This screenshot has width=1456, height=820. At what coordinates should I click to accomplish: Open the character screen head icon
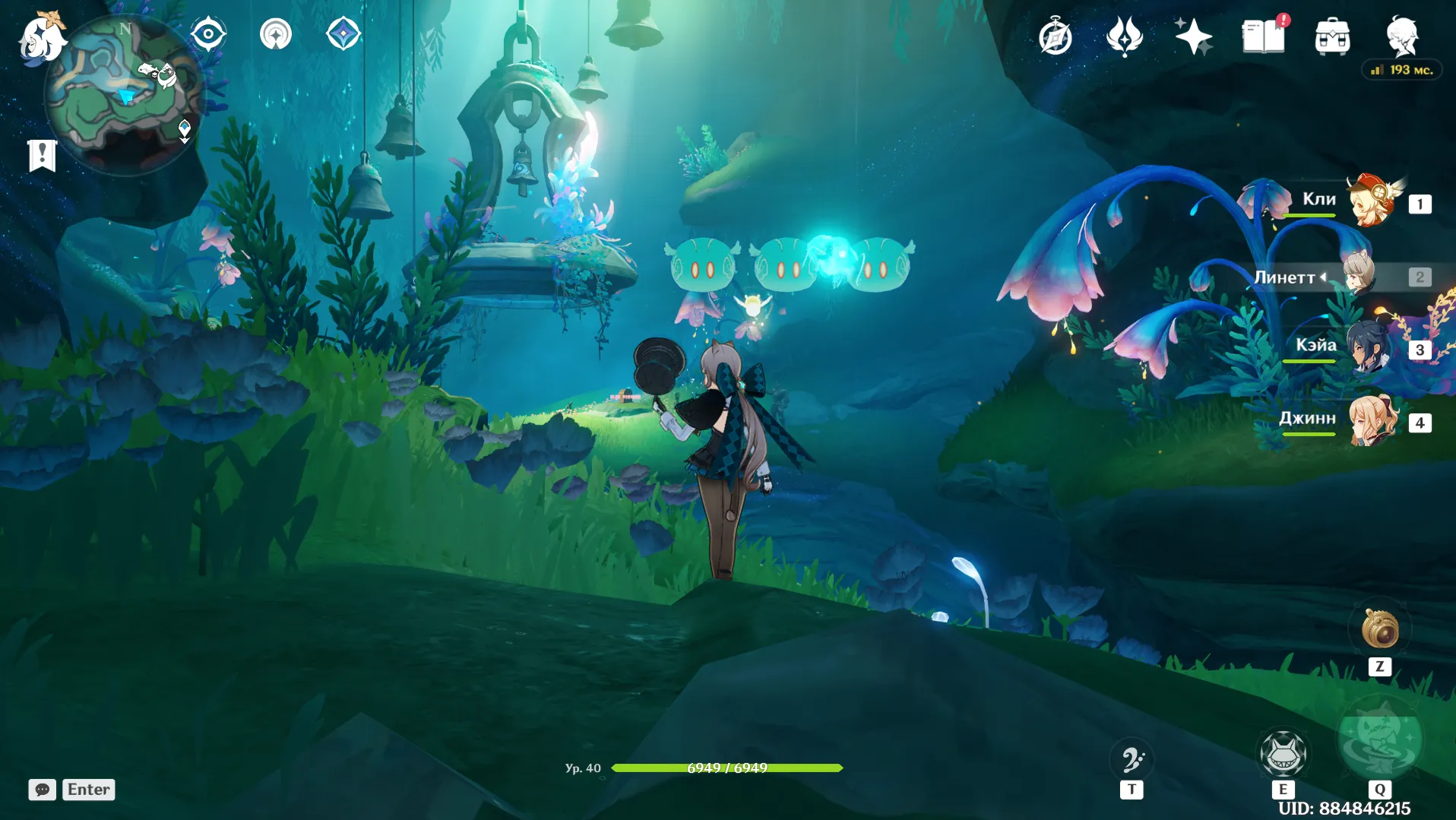[x=1401, y=35]
